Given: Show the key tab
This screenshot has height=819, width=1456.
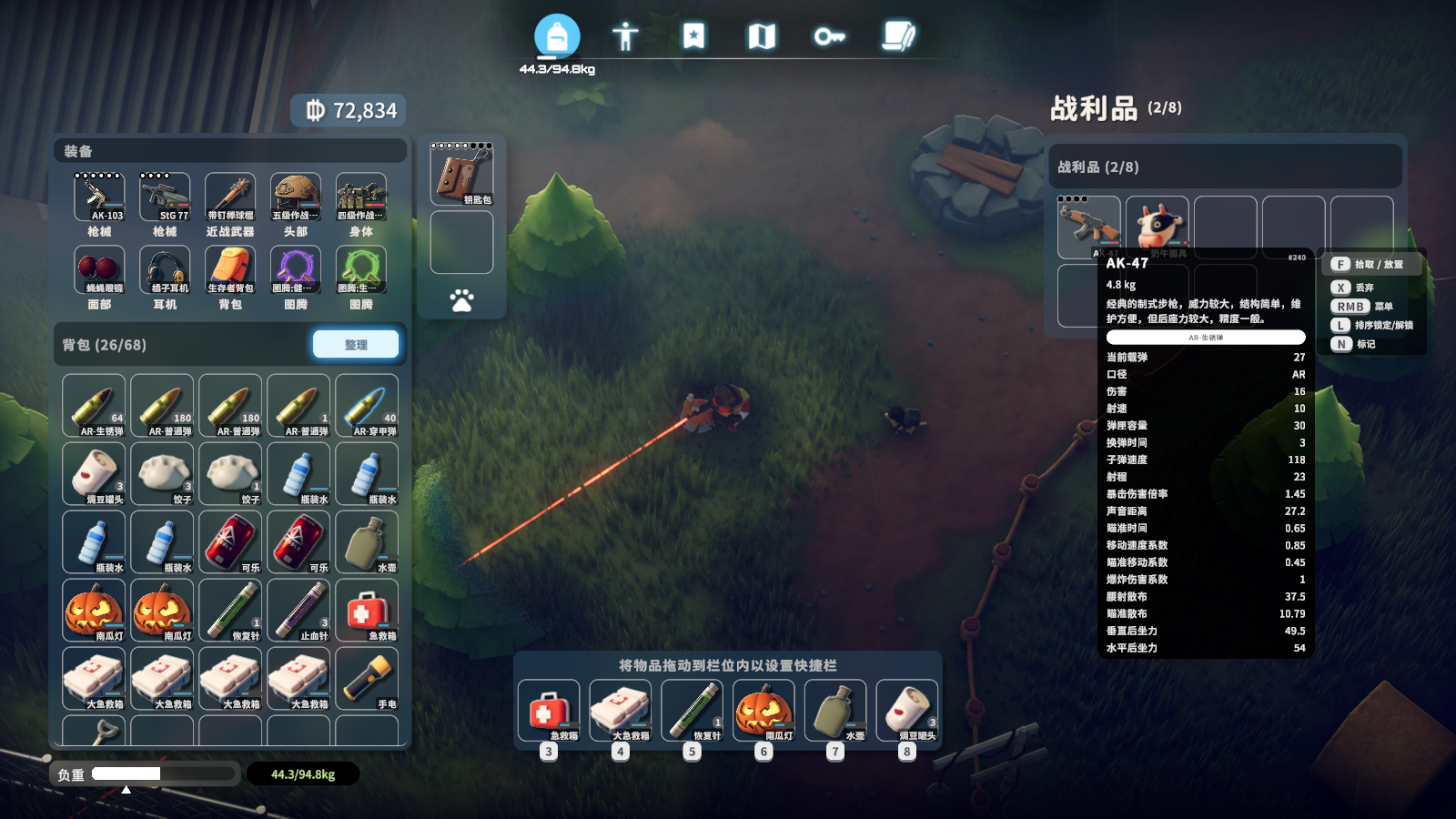Looking at the screenshot, I should tap(829, 36).
